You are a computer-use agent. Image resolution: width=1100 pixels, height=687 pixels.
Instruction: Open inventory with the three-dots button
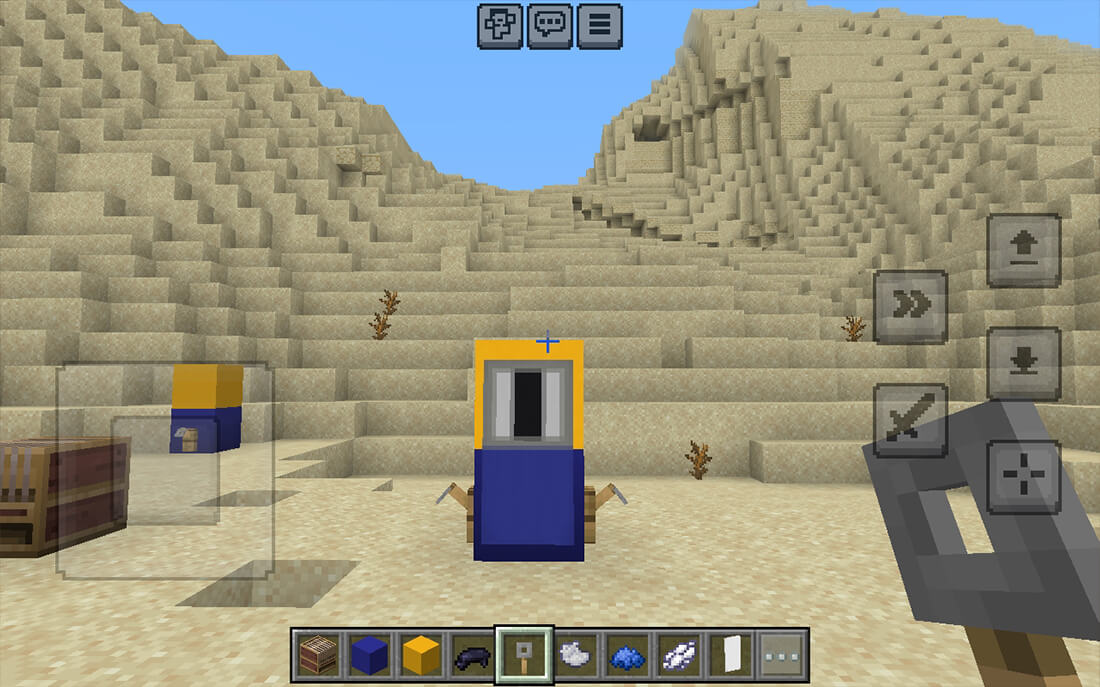click(782, 655)
